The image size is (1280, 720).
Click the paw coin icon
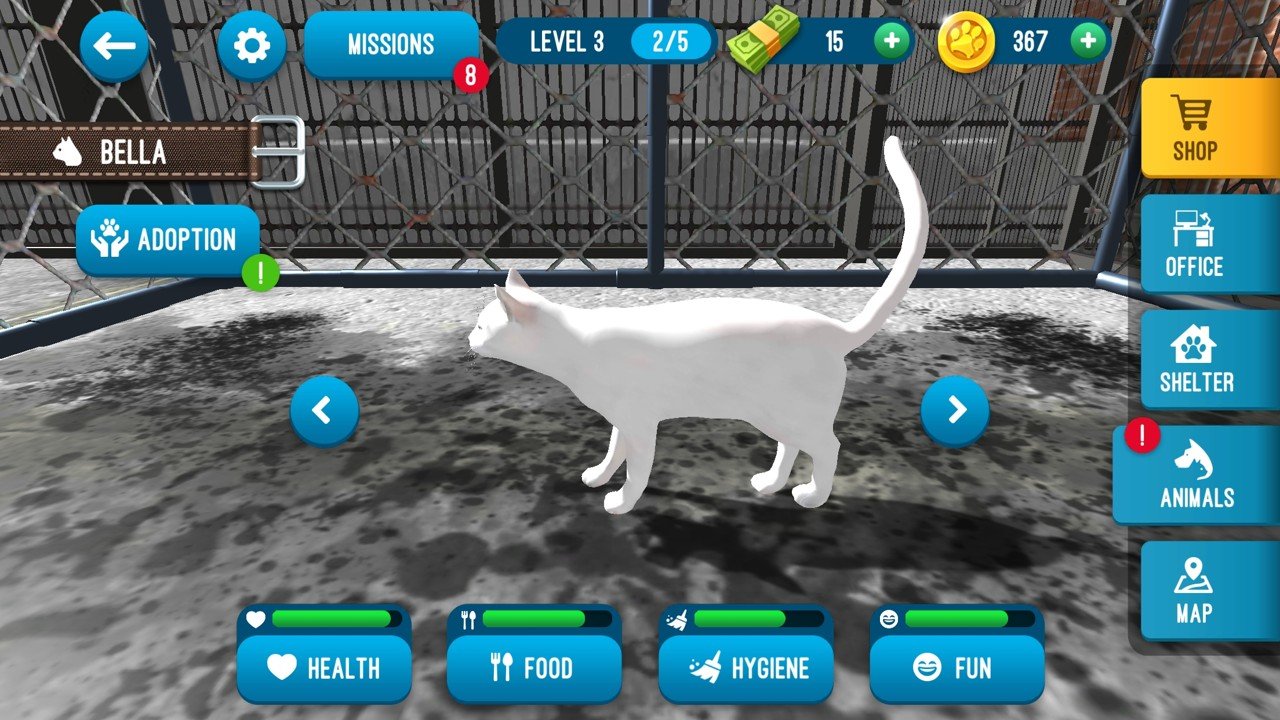pyautogui.click(x=966, y=41)
